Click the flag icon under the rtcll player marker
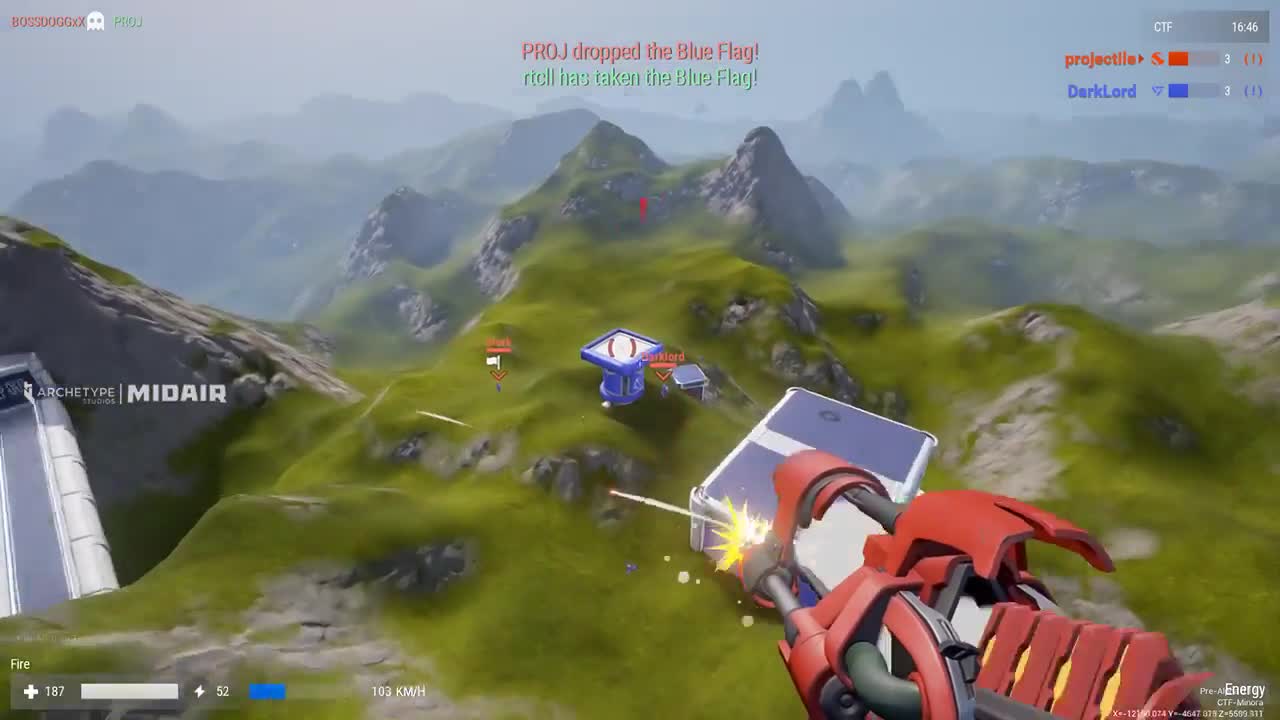This screenshot has height=720, width=1280. pos(494,361)
